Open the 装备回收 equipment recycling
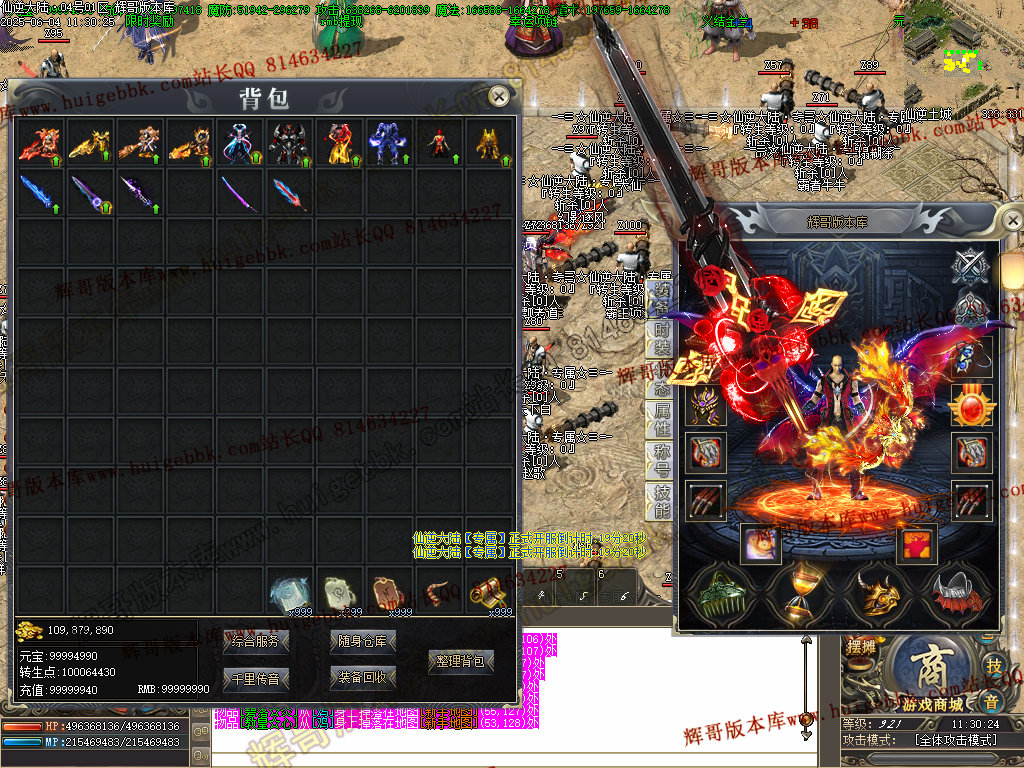The width and height of the screenshot is (1024, 768). 363,678
